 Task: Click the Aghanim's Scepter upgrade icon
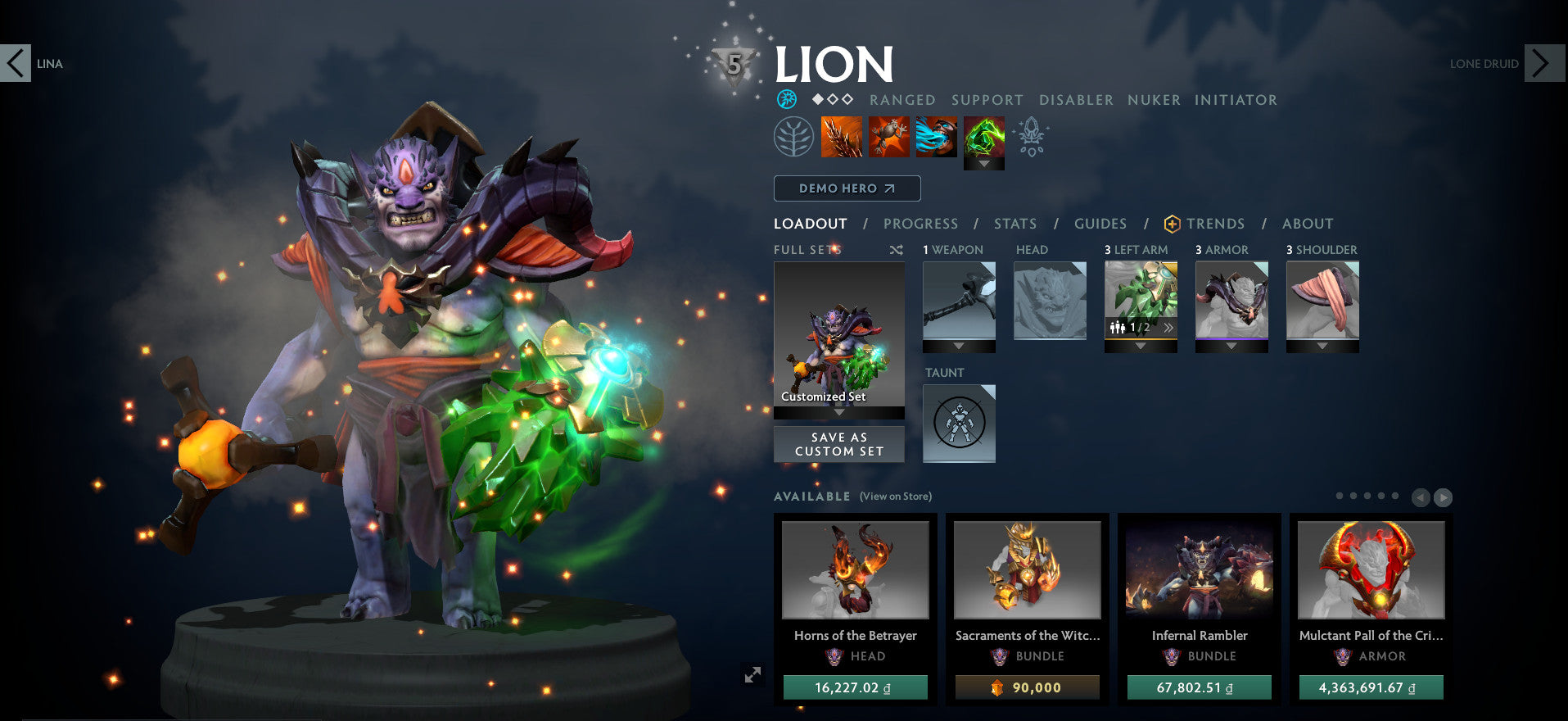(1033, 136)
